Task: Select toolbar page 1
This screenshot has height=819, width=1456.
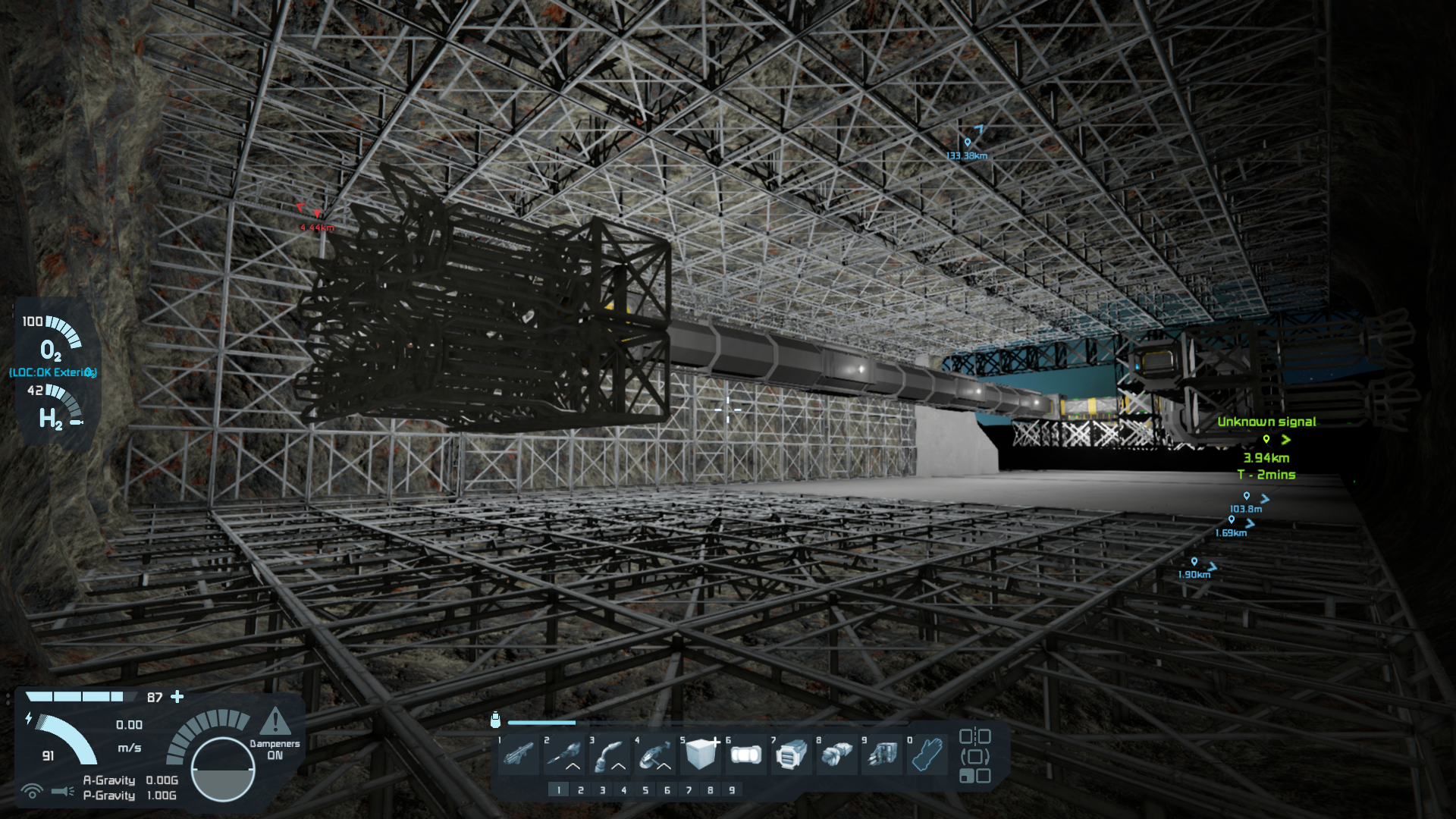Action: point(559,790)
